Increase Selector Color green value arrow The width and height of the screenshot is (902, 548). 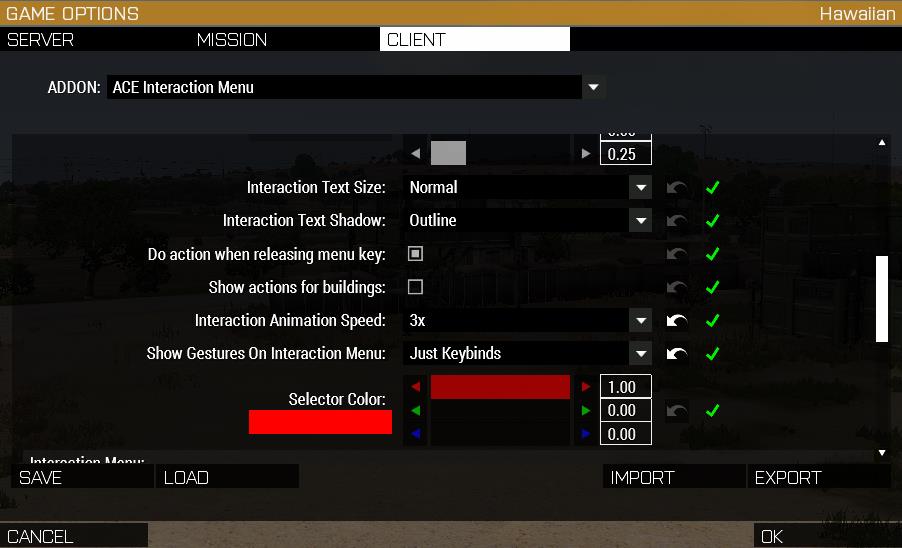(585, 411)
